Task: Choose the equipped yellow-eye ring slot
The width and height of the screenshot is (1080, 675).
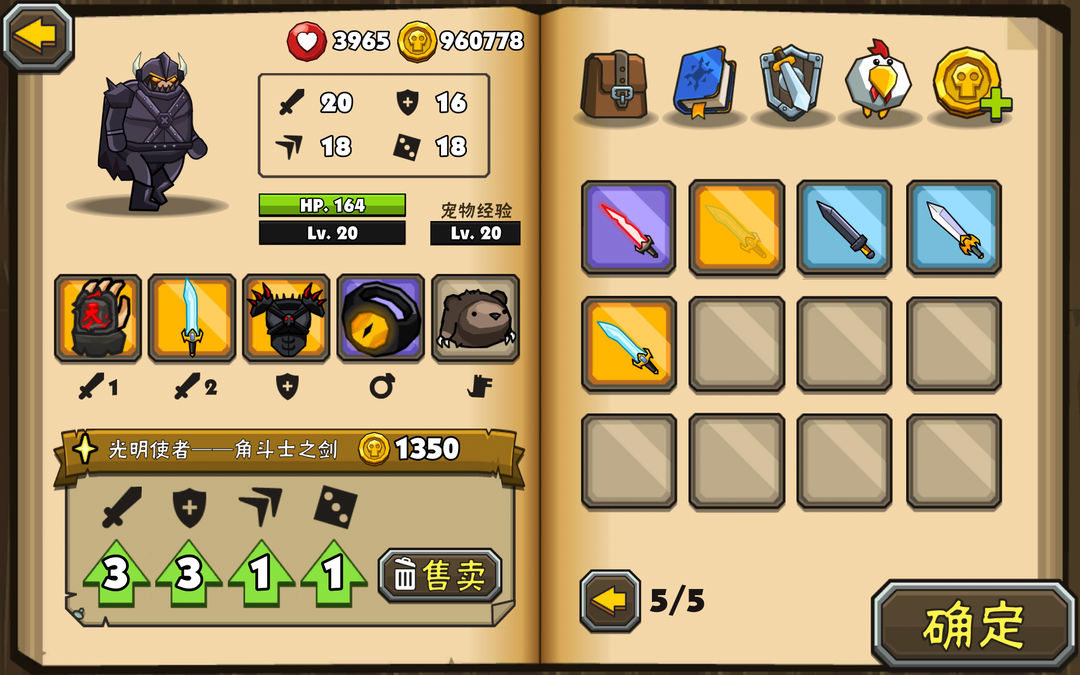Action: tap(380, 318)
